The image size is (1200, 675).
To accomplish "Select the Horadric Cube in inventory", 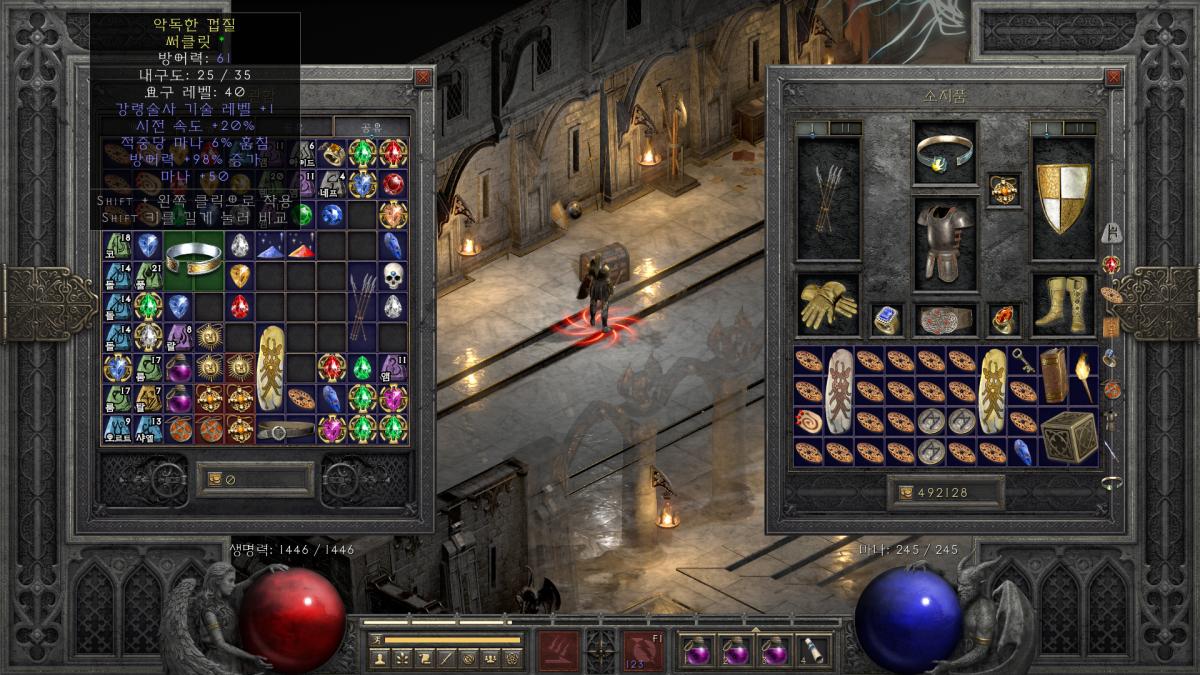I will point(1067,436).
